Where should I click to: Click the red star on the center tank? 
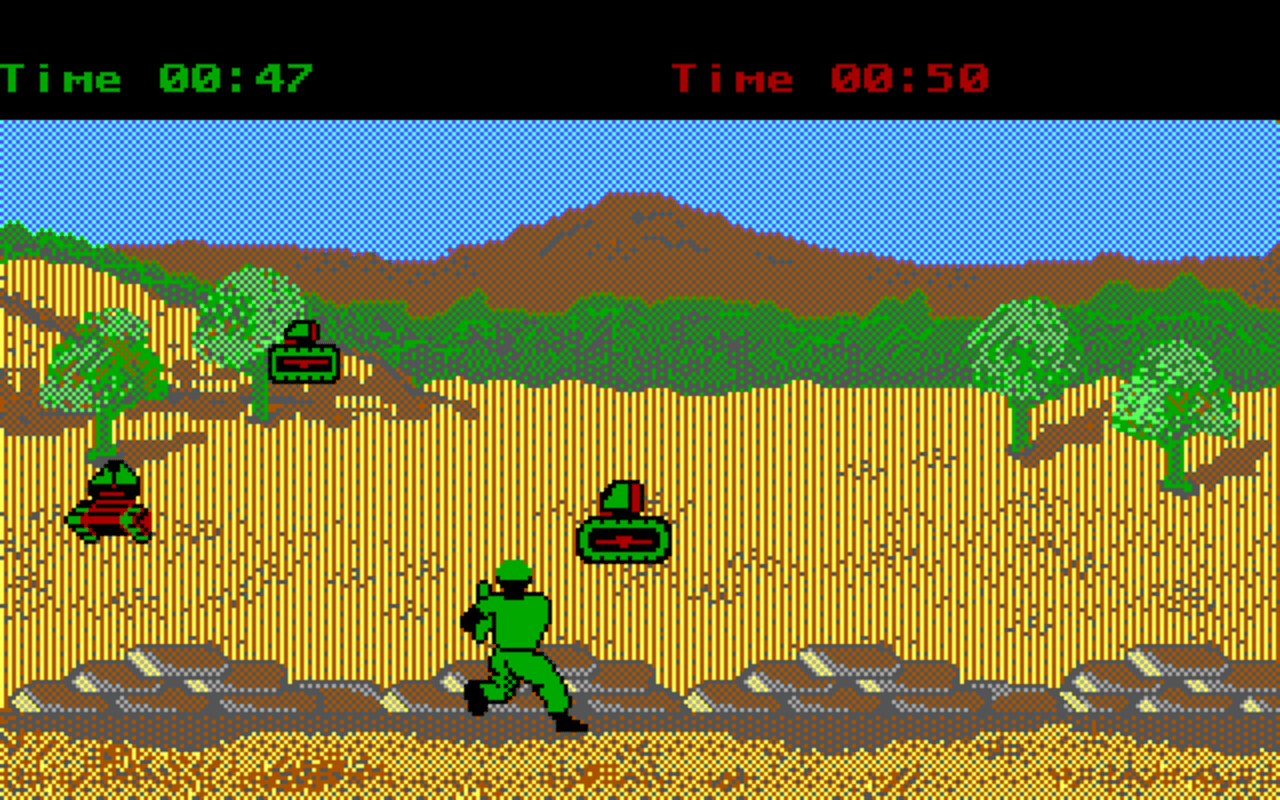(625, 540)
